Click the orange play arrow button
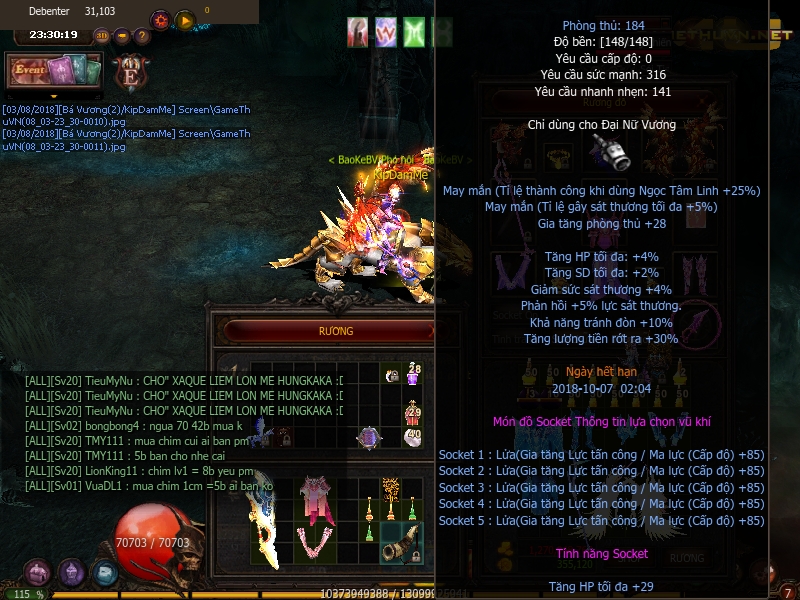The height and width of the screenshot is (600, 800). tap(184, 20)
